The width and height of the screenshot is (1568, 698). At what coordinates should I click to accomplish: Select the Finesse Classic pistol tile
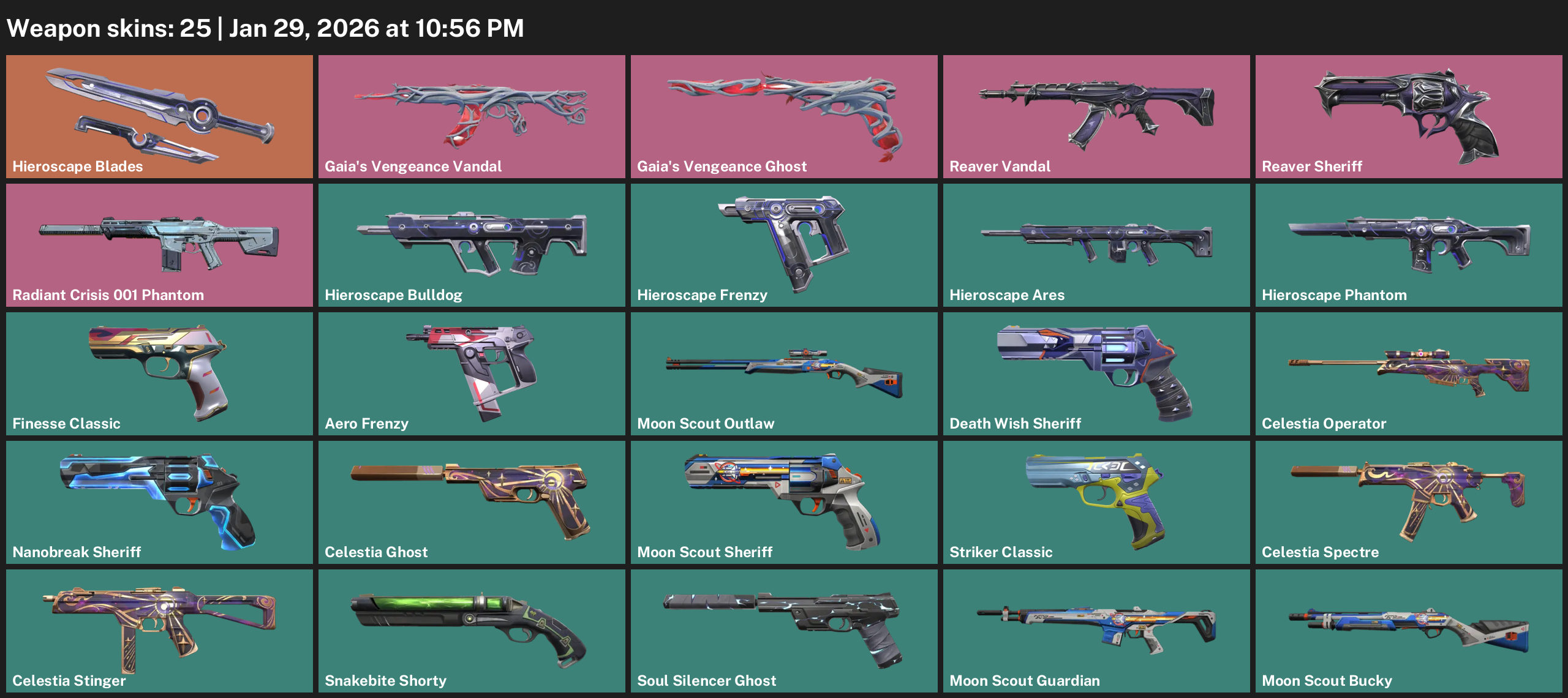point(159,373)
